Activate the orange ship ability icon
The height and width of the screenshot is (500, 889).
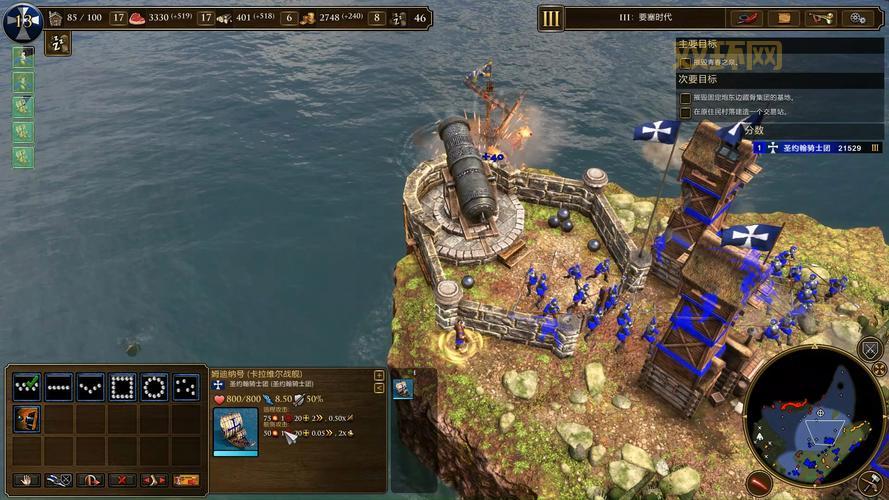tap(27, 418)
